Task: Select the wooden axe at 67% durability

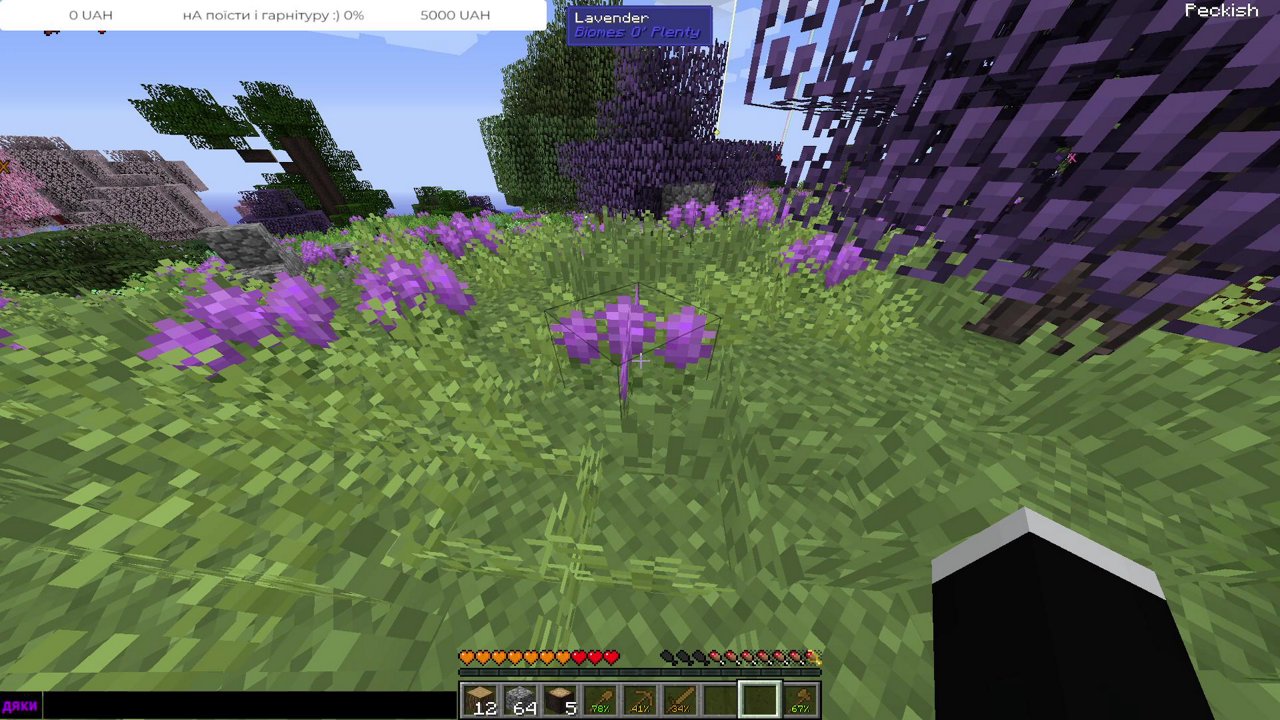Action: tap(802, 698)
